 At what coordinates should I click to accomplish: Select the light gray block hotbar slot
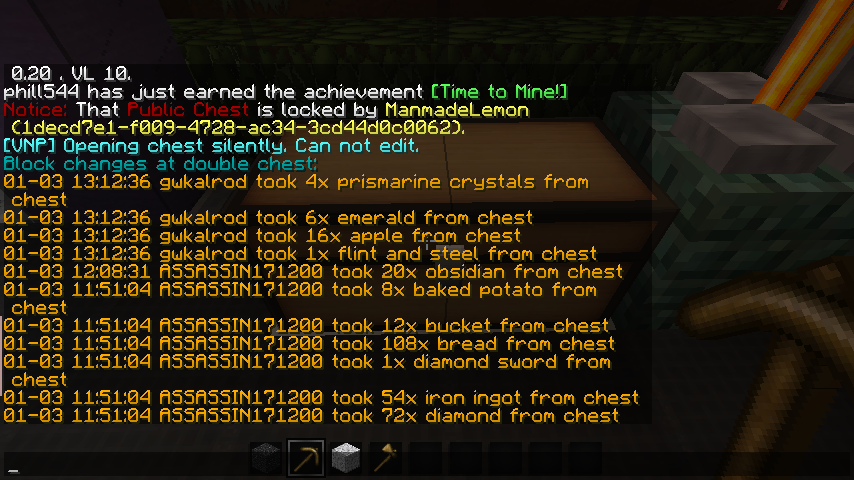pos(345,459)
